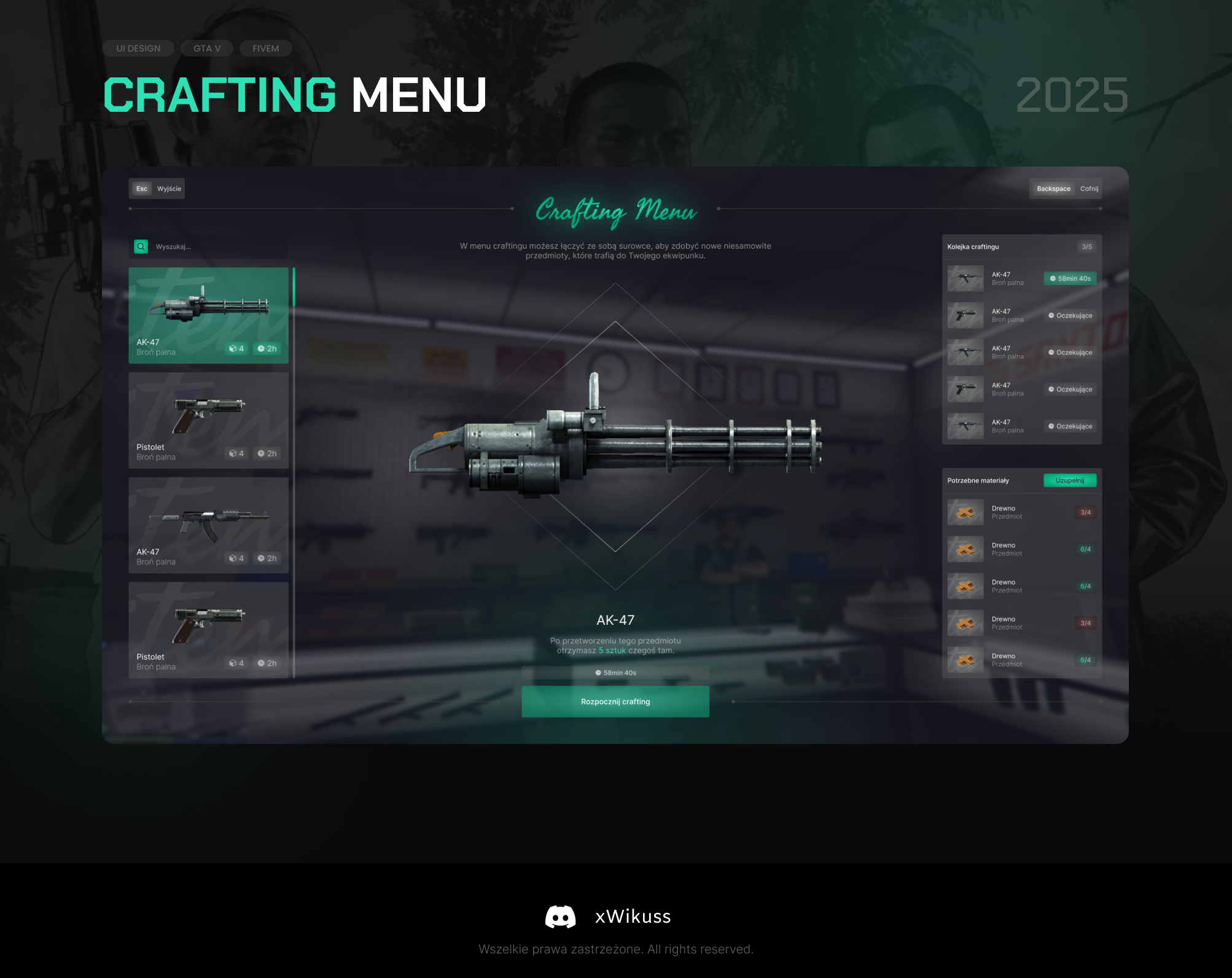Click the Drewno wood icon in Potrzebne materiały
The height and width of the screenshot is (978, 1232).
coord(964,513)
